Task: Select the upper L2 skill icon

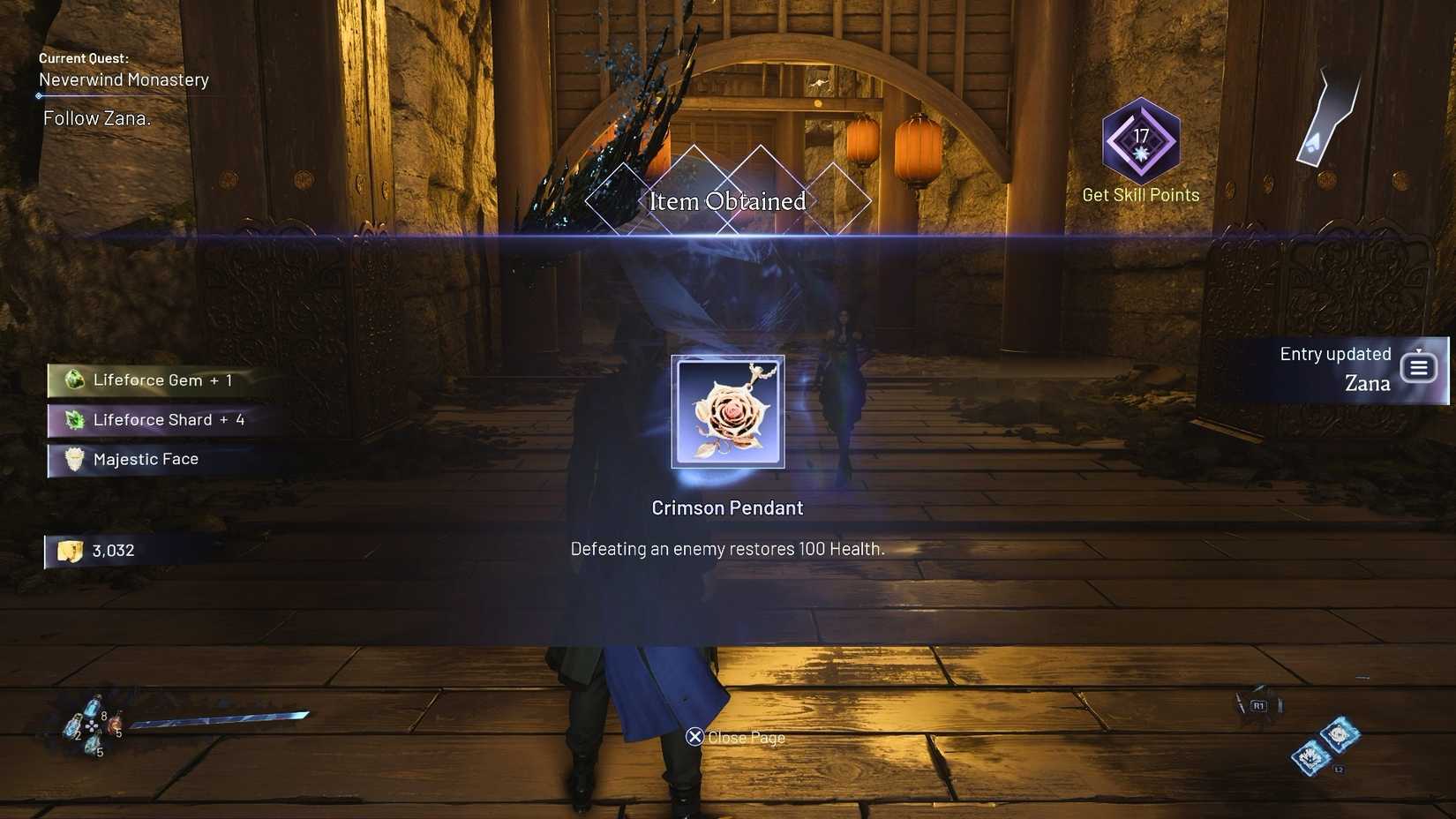Action: (x=1339, y=733)
